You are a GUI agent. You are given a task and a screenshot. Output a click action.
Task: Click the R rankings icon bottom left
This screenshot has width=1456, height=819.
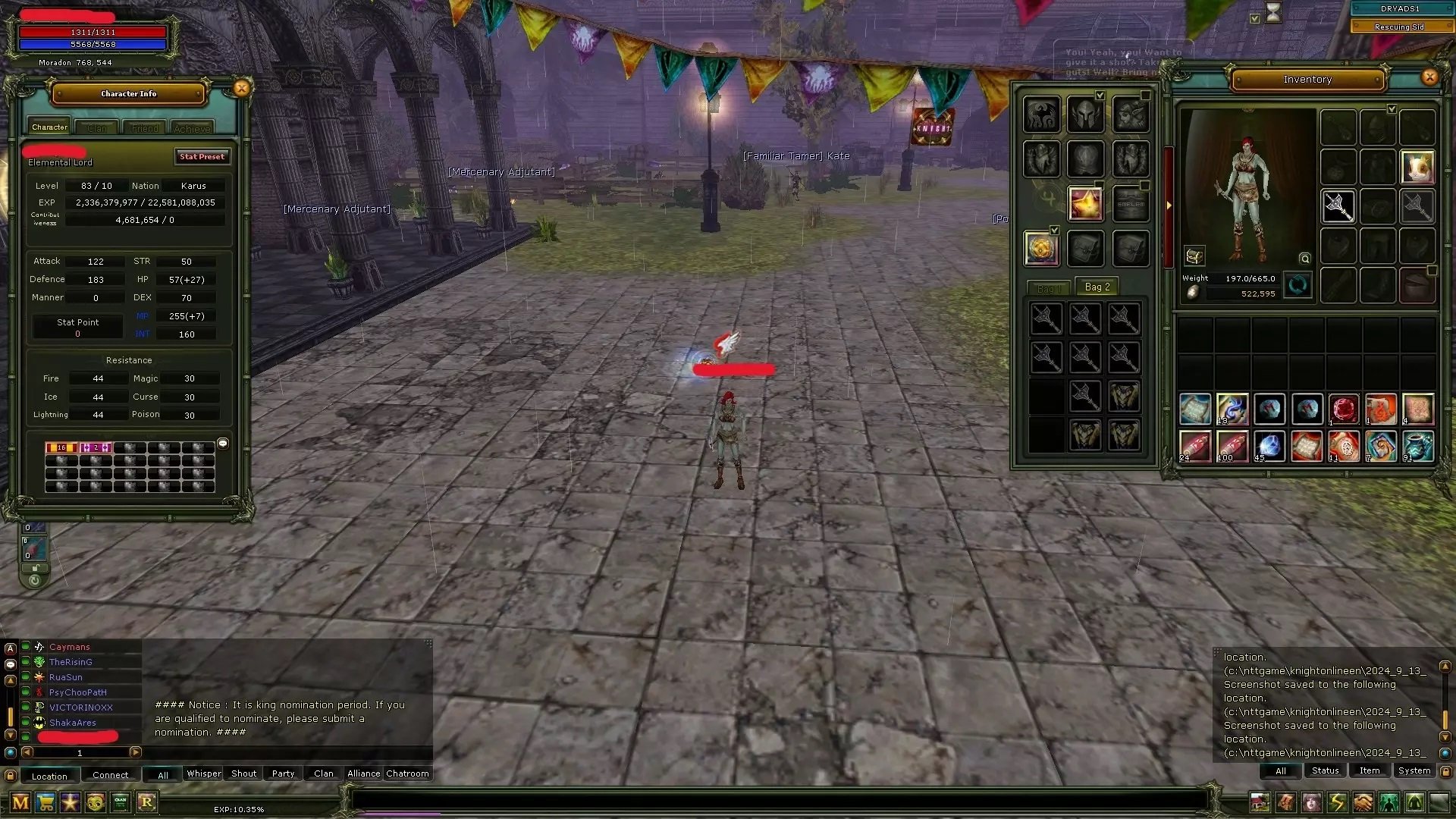tap(147, 803)
